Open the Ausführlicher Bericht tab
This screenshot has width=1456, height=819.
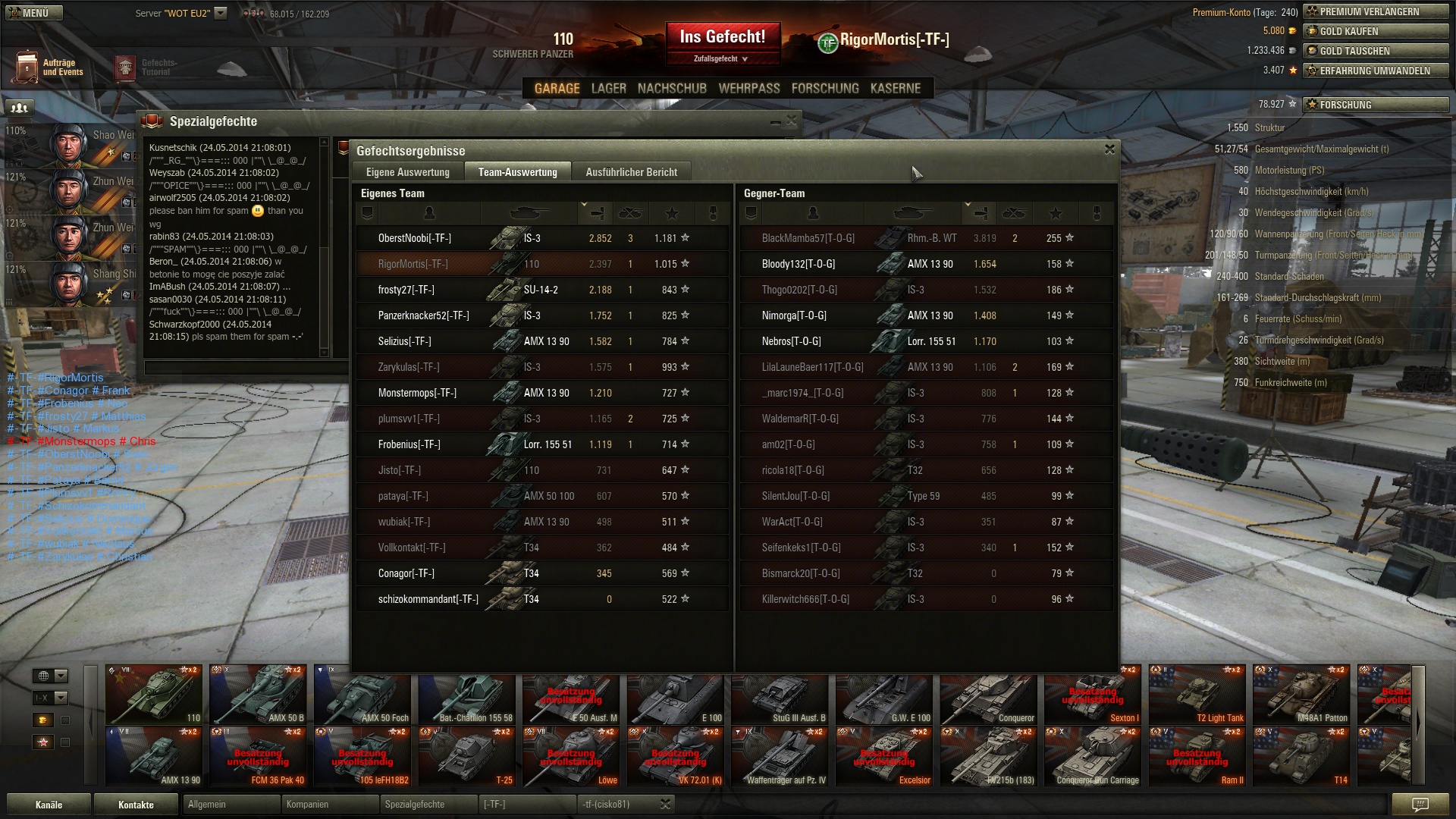(631, 172)
